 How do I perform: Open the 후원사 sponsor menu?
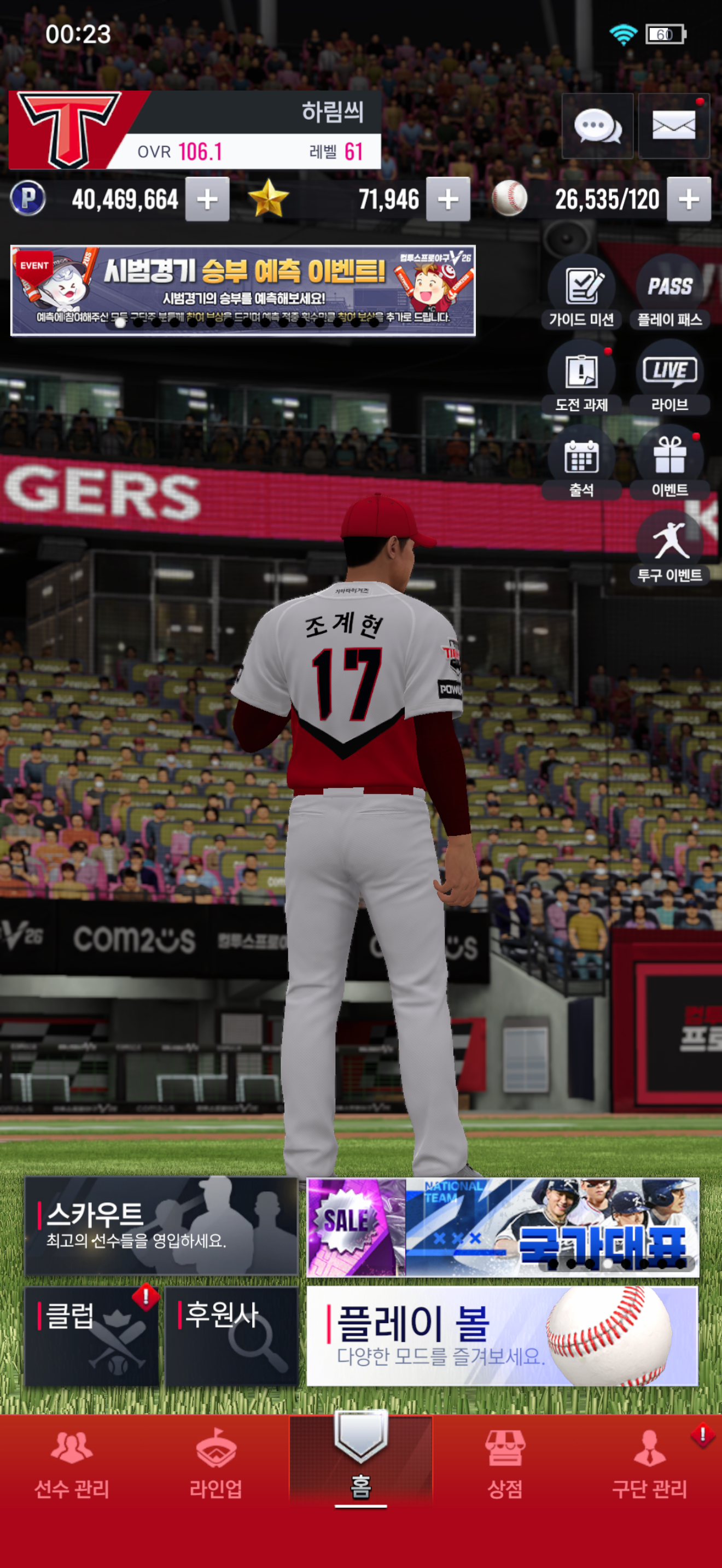[x=231, y=1336]
